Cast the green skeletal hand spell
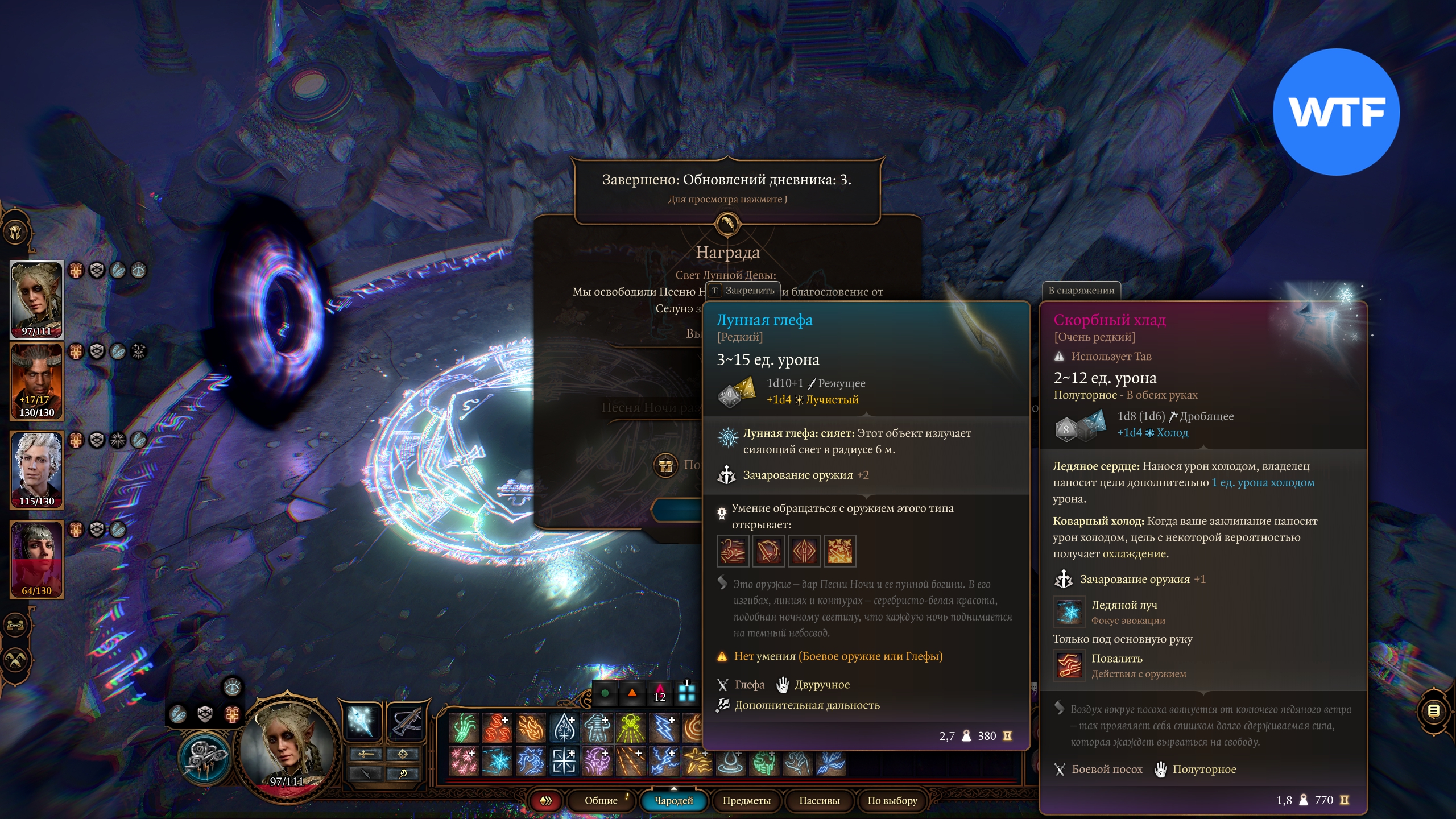1456x819 pixels. coord(464,728)
